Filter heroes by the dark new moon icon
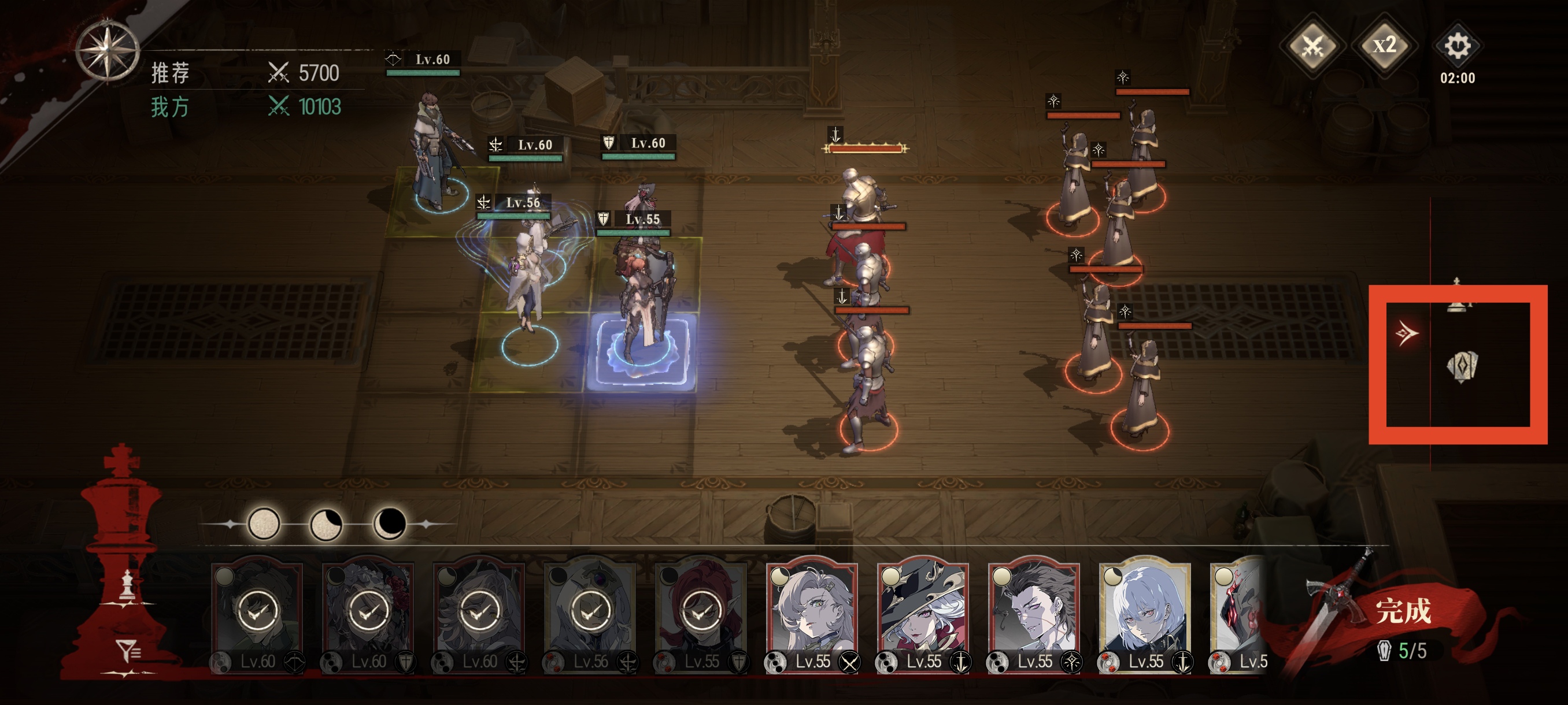1568x705 pixels. 389,523
